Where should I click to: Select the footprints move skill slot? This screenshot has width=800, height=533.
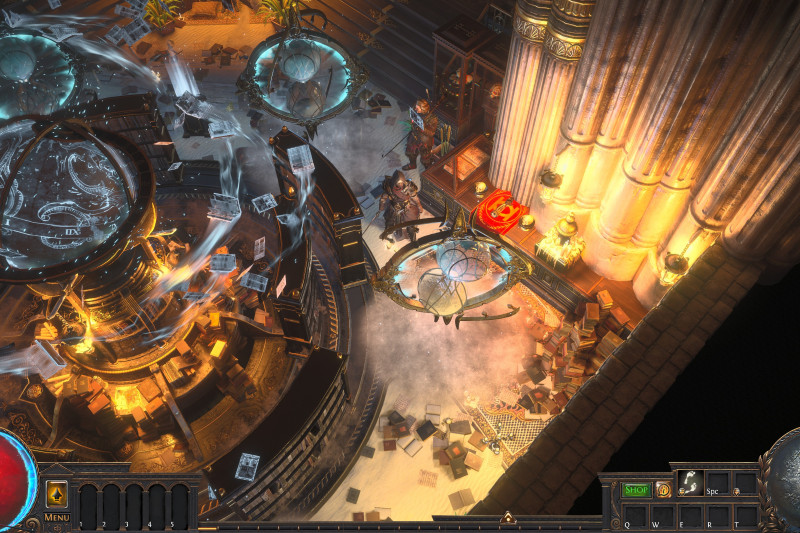[689, 482]
